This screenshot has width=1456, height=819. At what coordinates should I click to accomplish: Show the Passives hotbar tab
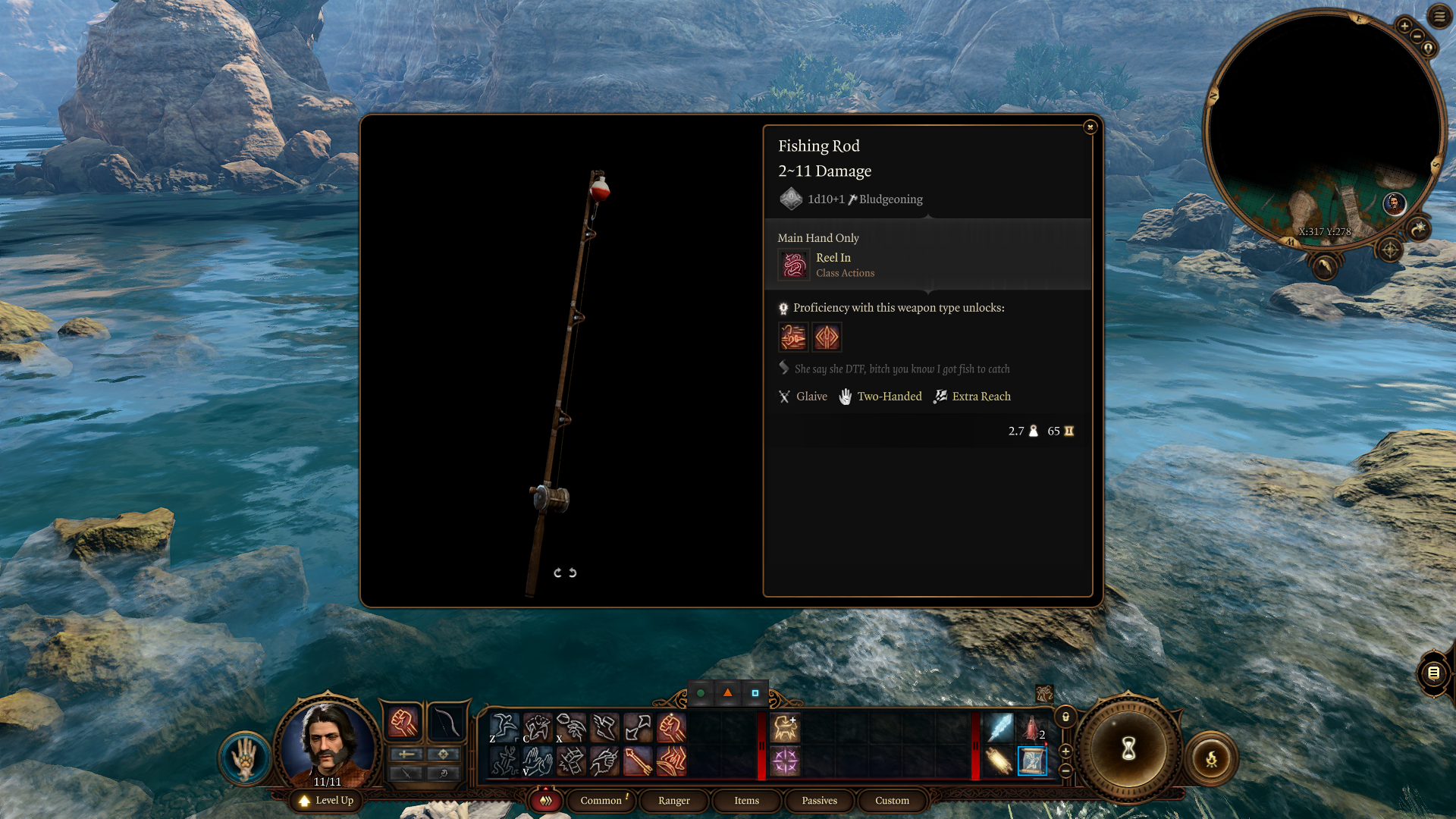point(819,800)
